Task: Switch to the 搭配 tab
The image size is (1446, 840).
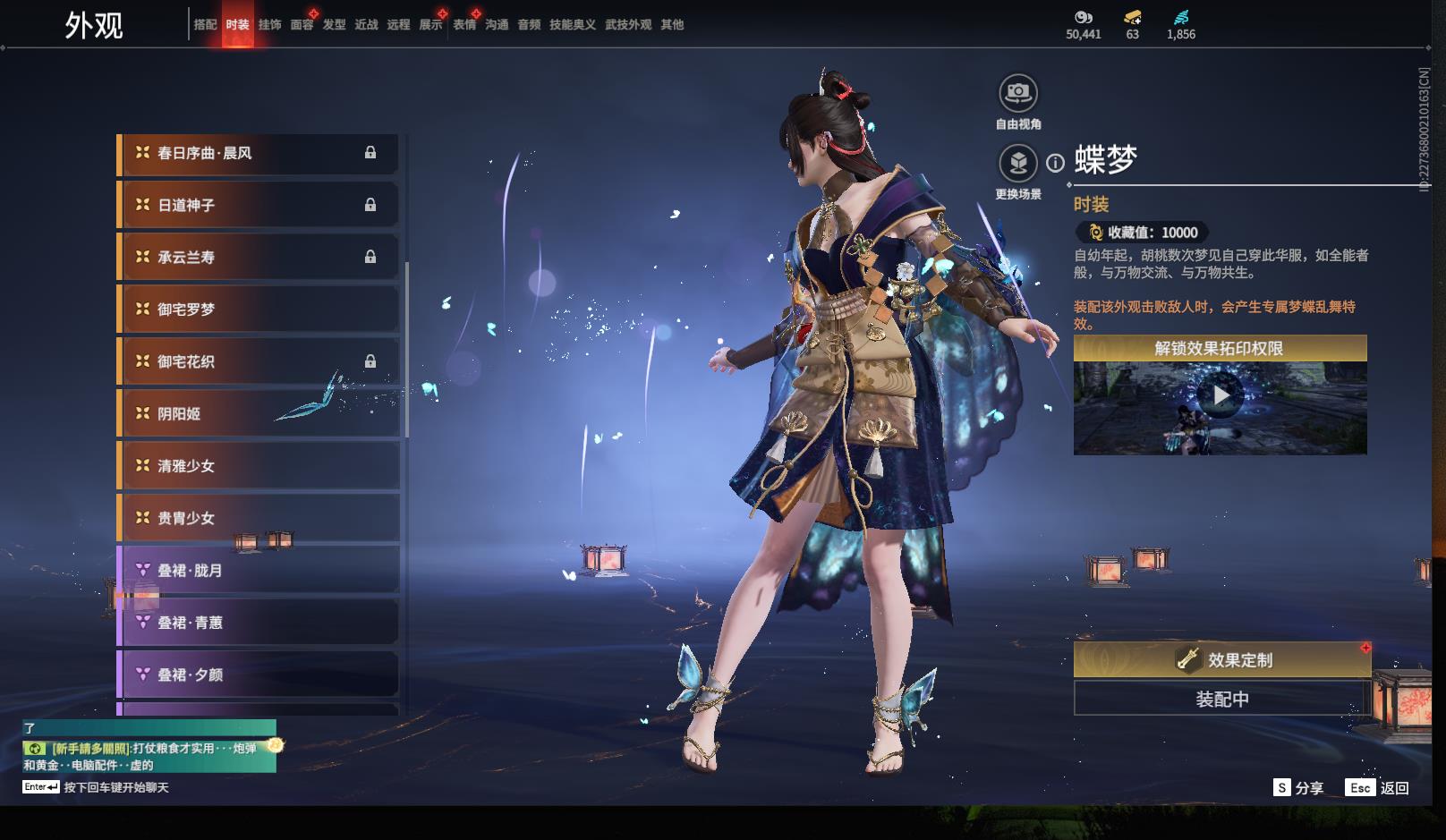Action: tap(205, 25)
